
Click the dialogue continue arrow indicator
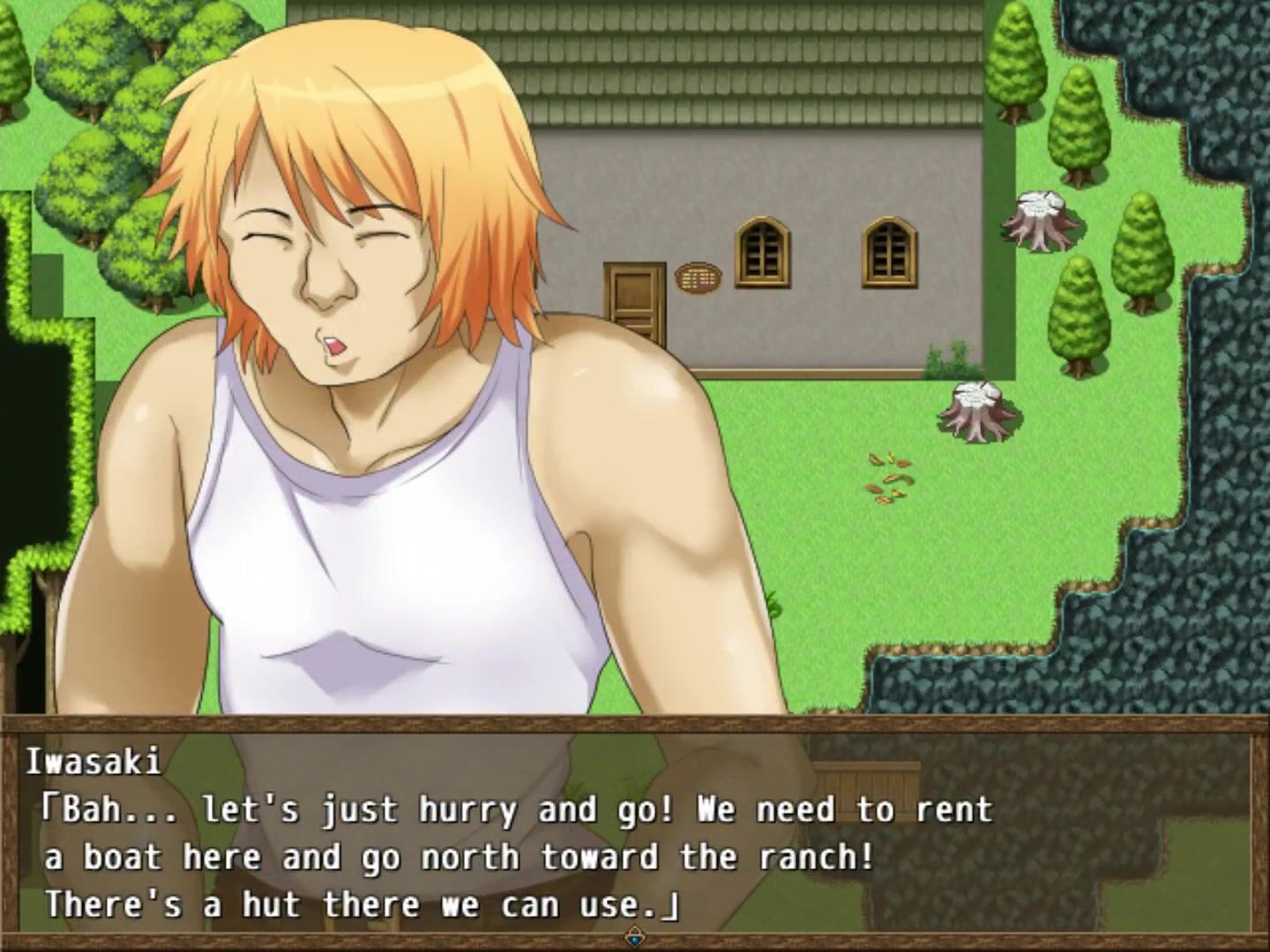pos(634,935)
